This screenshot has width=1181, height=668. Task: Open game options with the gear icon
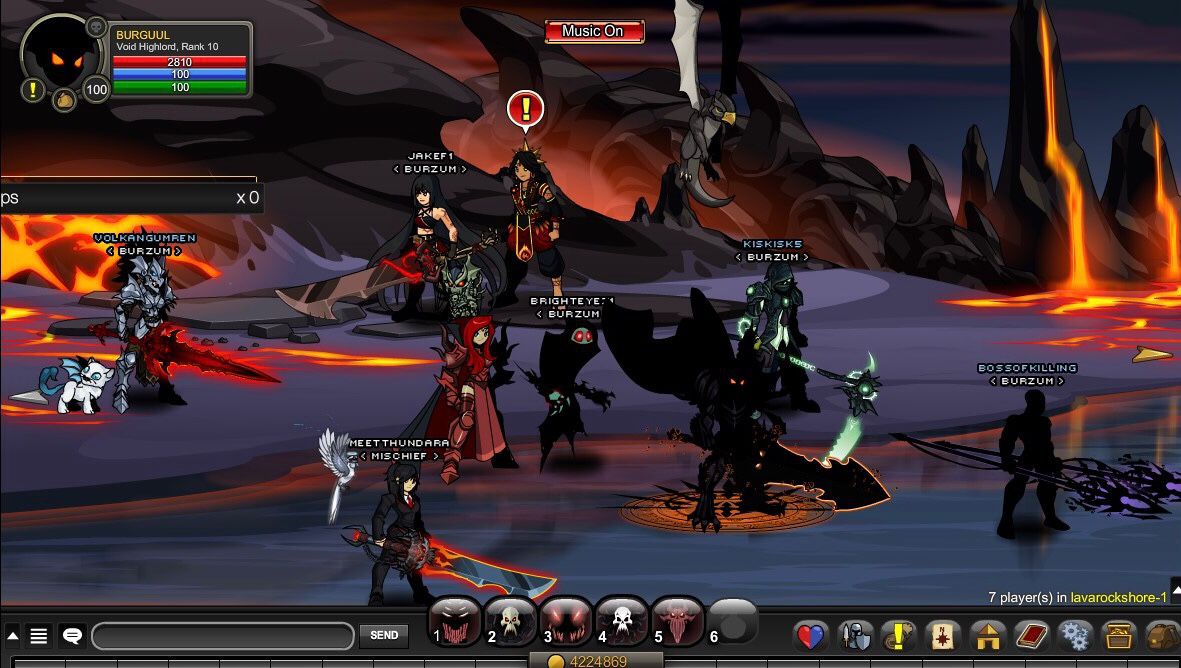coord(1075,635)
